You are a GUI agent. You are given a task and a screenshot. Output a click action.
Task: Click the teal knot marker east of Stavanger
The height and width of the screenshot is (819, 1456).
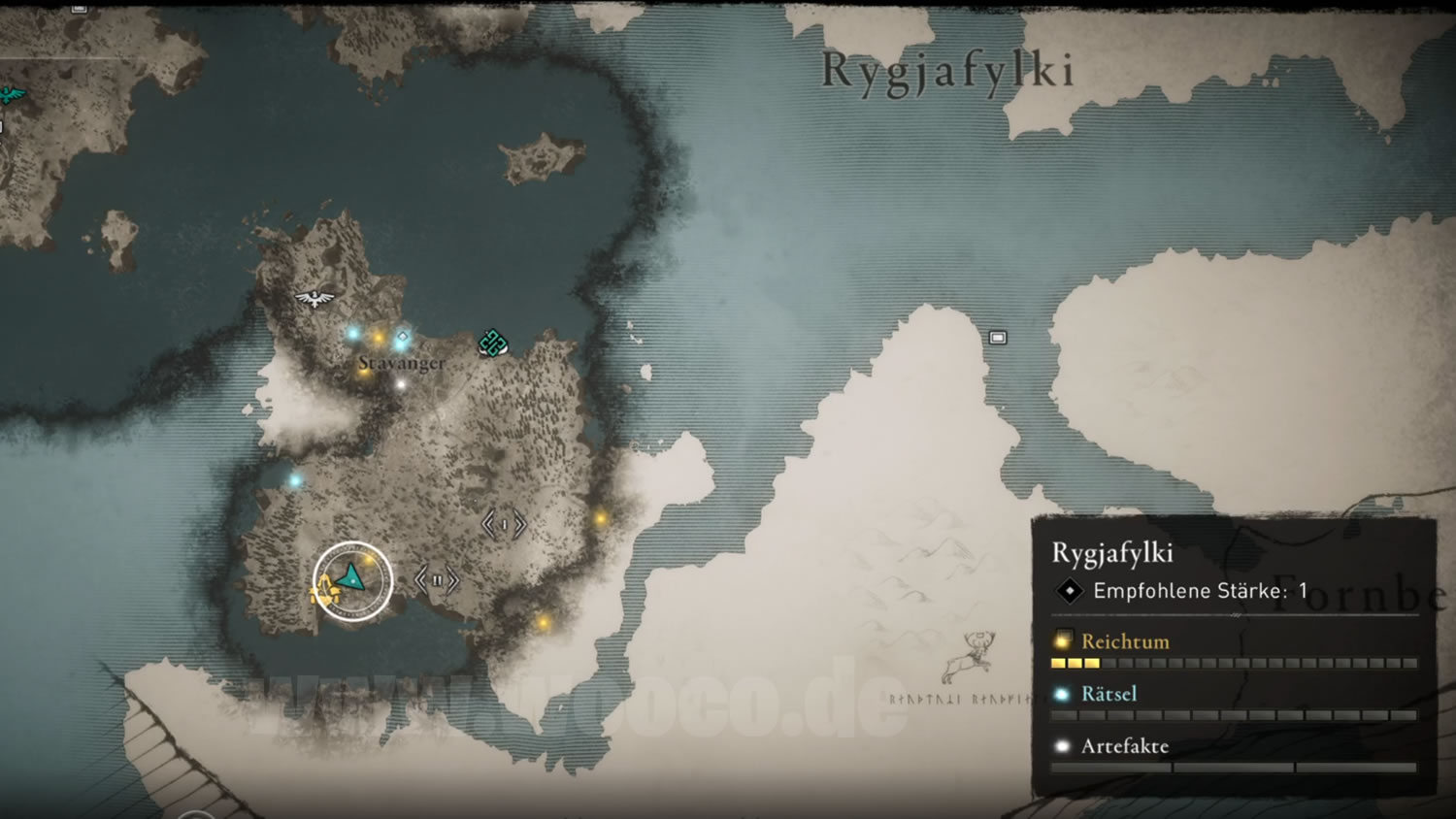(x=493, y=343)
